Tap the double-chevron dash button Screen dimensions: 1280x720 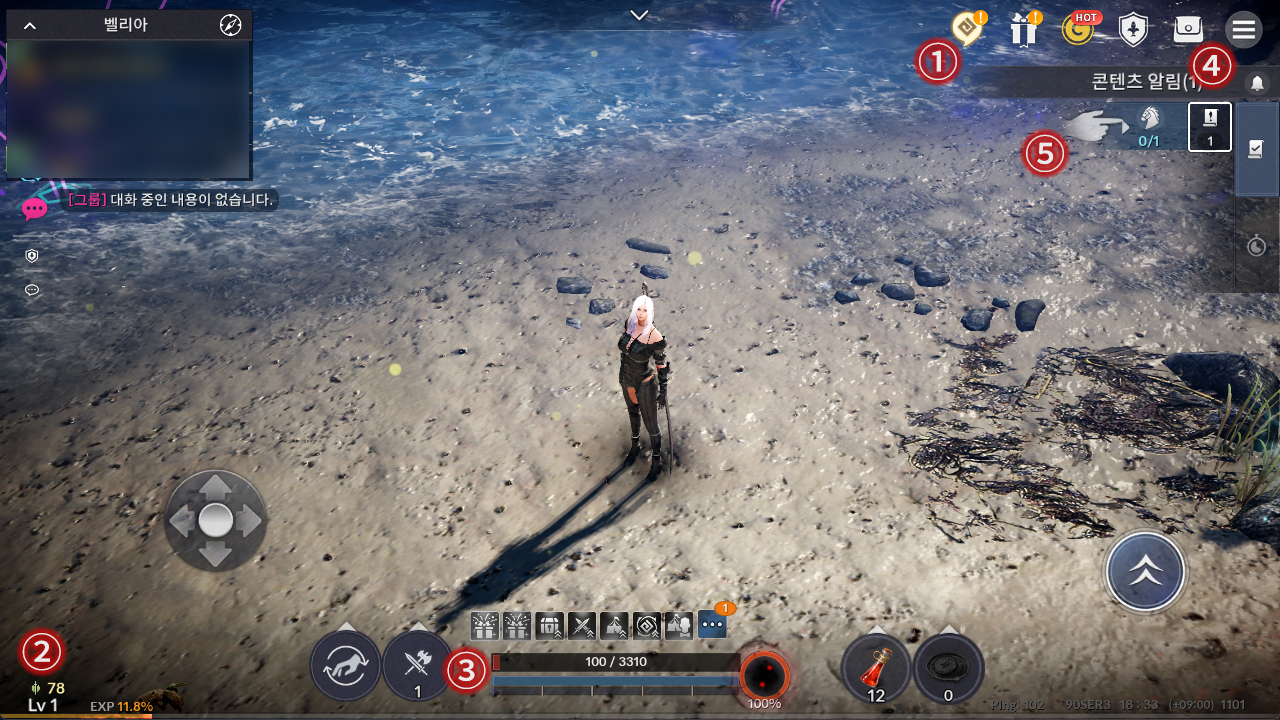pyautogui.click(x=1145, y=572)
